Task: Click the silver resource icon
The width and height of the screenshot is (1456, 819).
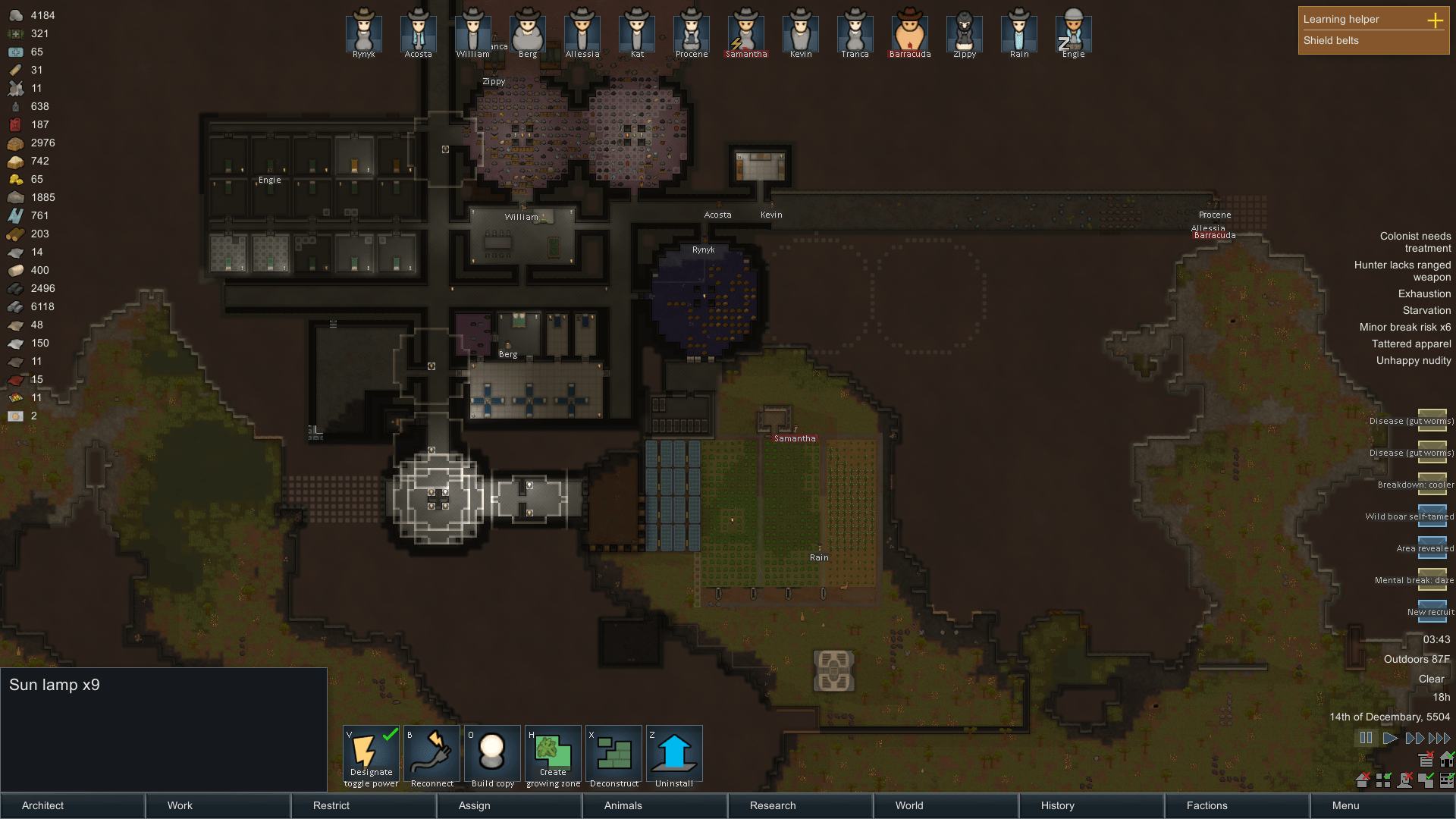Action: coord(15,14)
